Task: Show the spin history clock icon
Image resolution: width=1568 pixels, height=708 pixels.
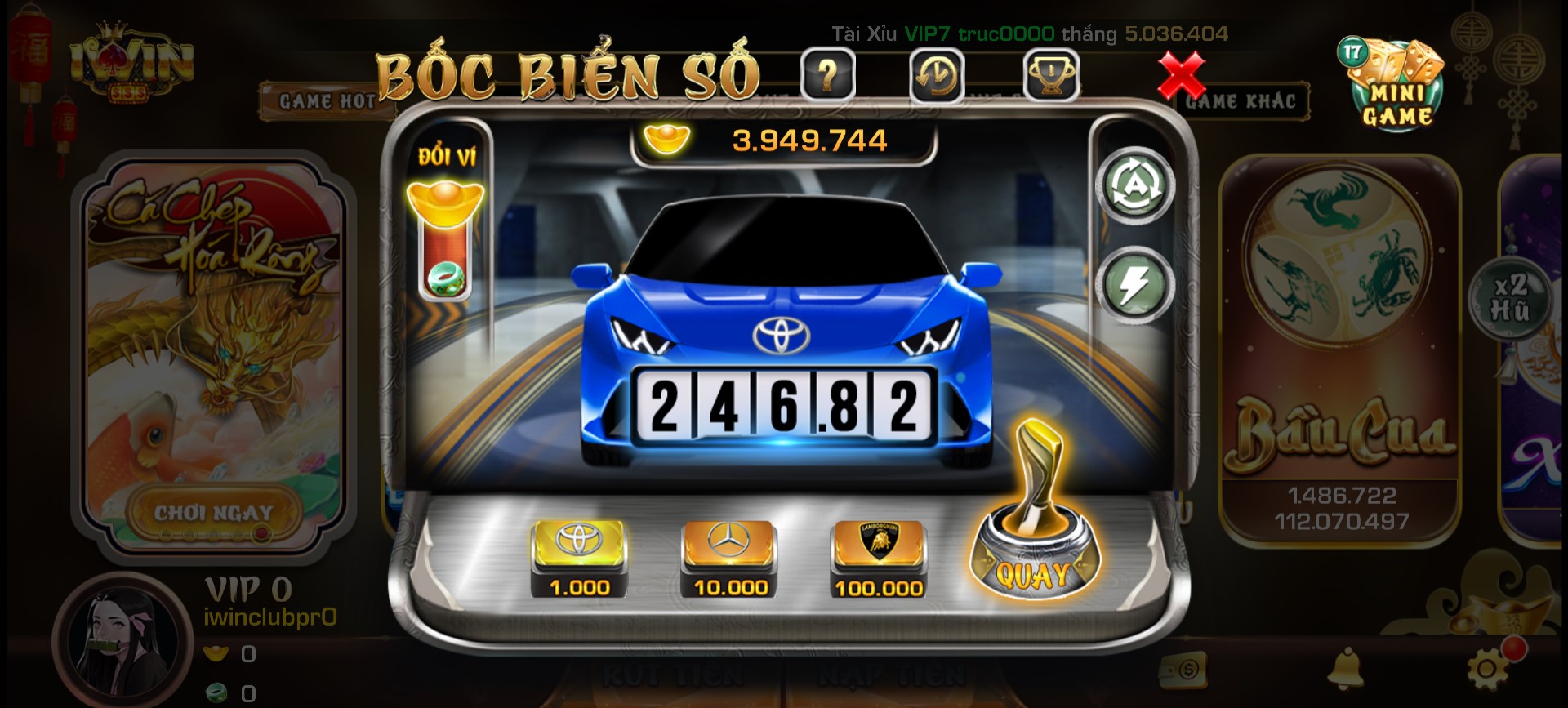Action: 937,76
